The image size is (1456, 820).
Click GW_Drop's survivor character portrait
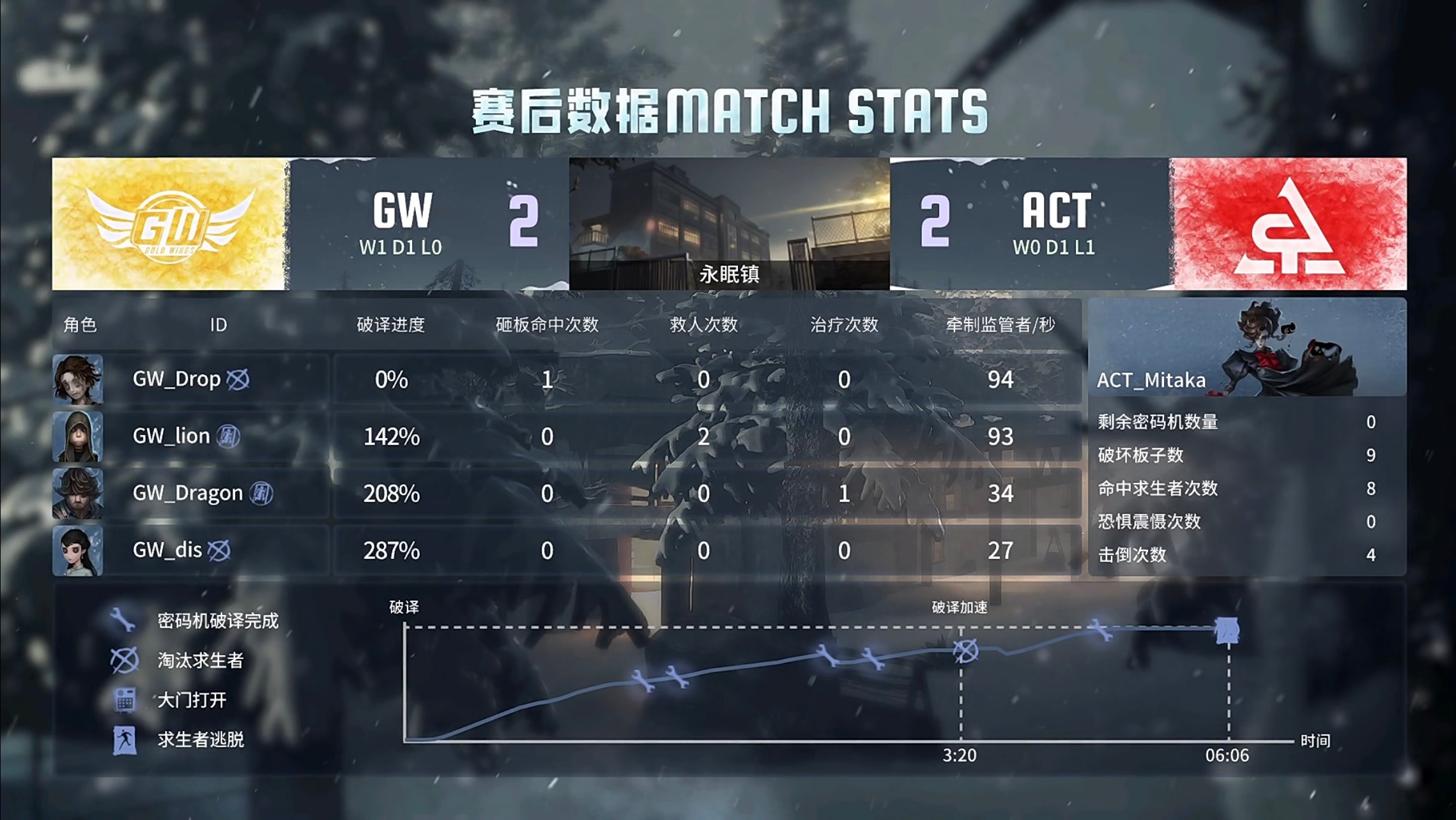pos(78,379)
